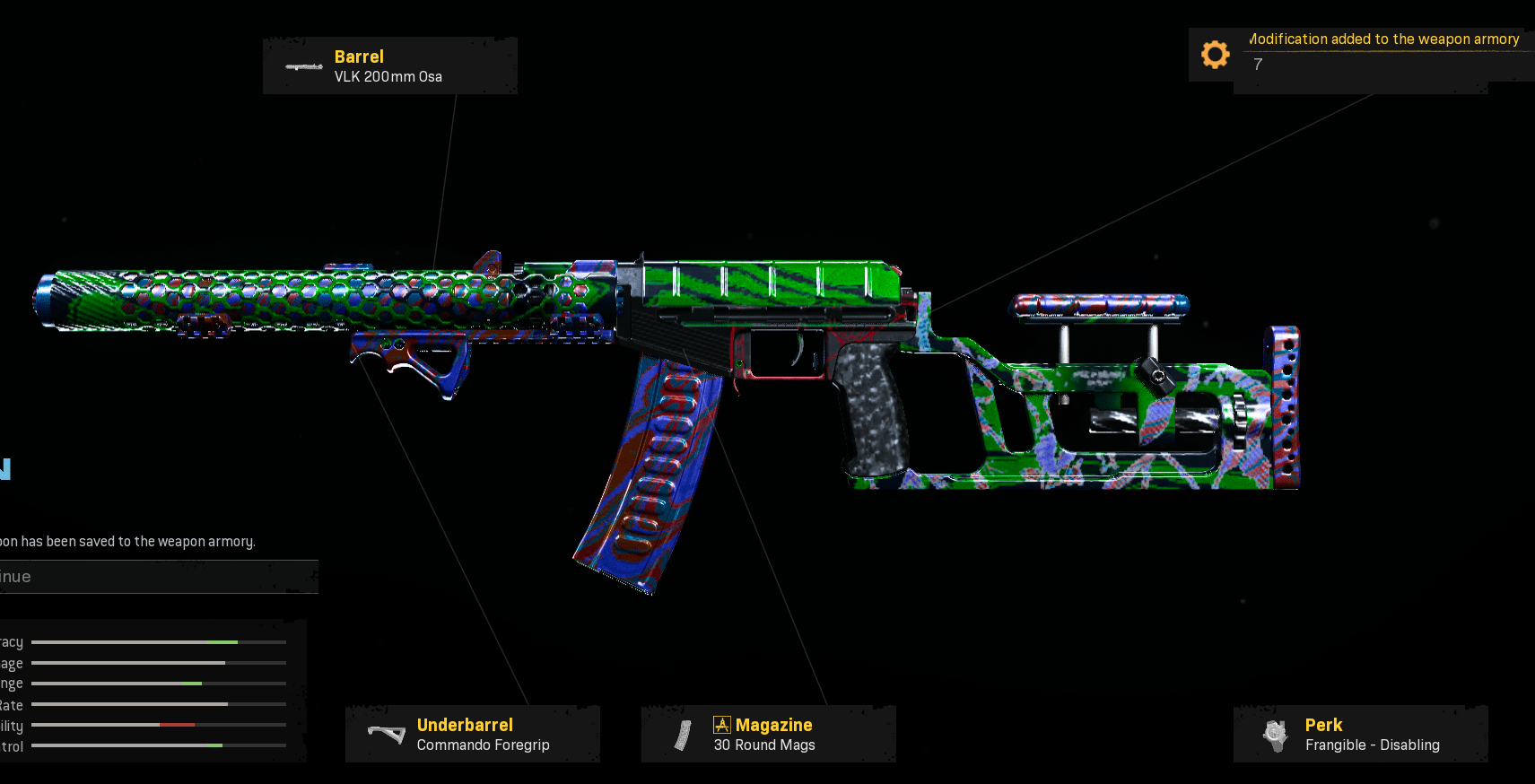Open the weapon armory modification notification
Screen dimensions: 1535x784
click(1360, 55)
